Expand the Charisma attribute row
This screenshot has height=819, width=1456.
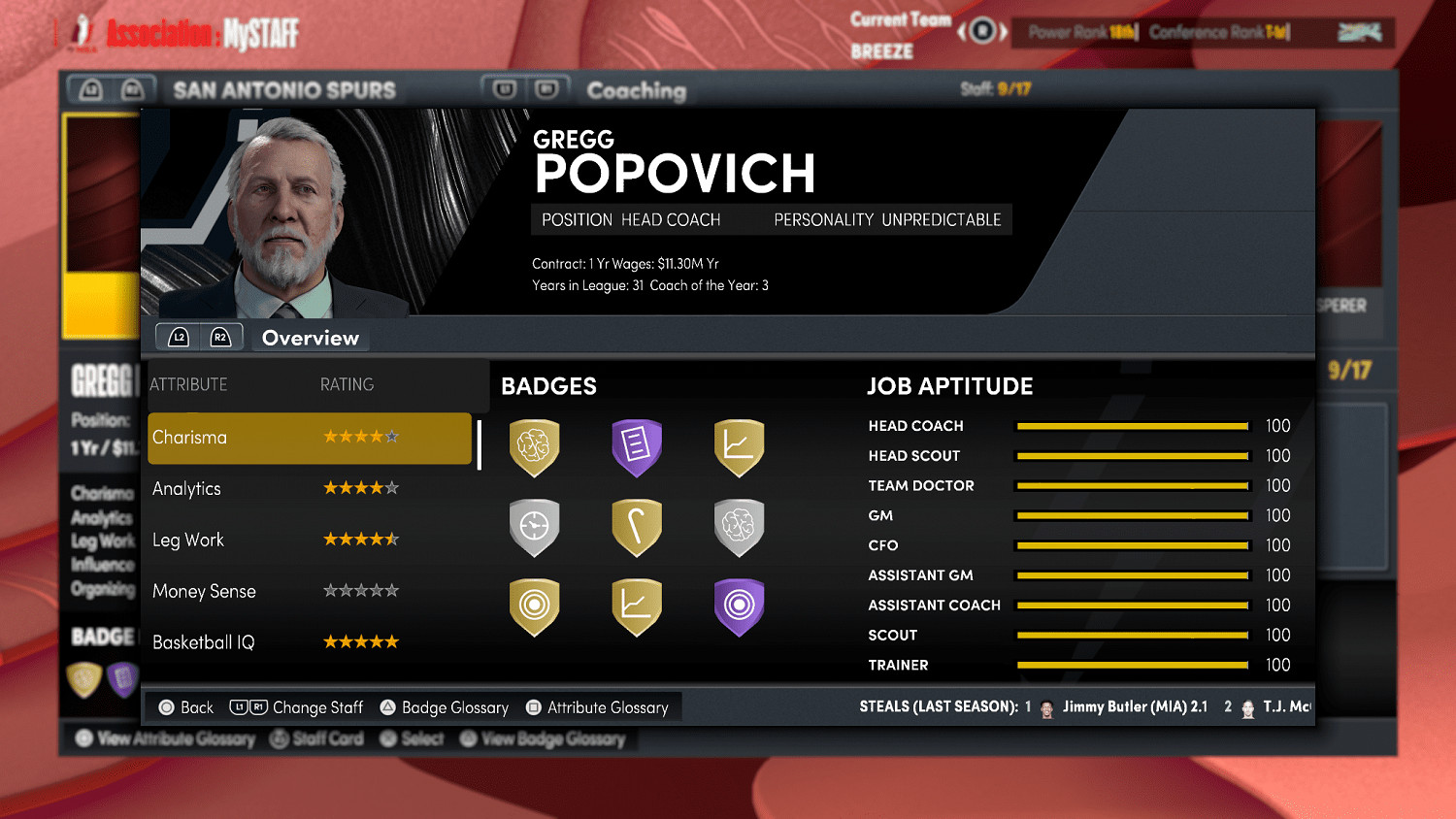pyautogui.click(x=309, y=438)
